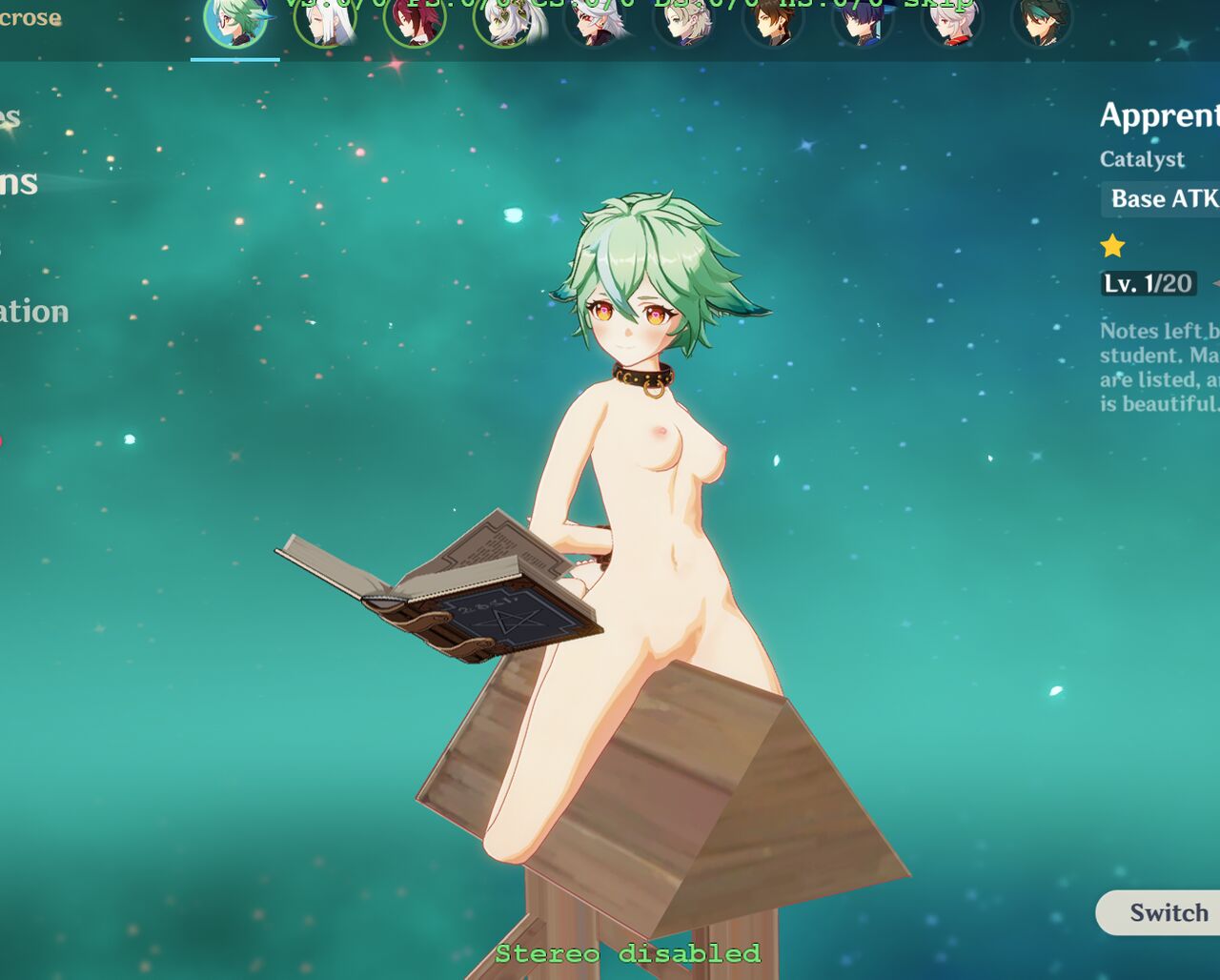Select the dark teal-haired Xiao portrait
1220x980 pixels.
click(1042, 22)
